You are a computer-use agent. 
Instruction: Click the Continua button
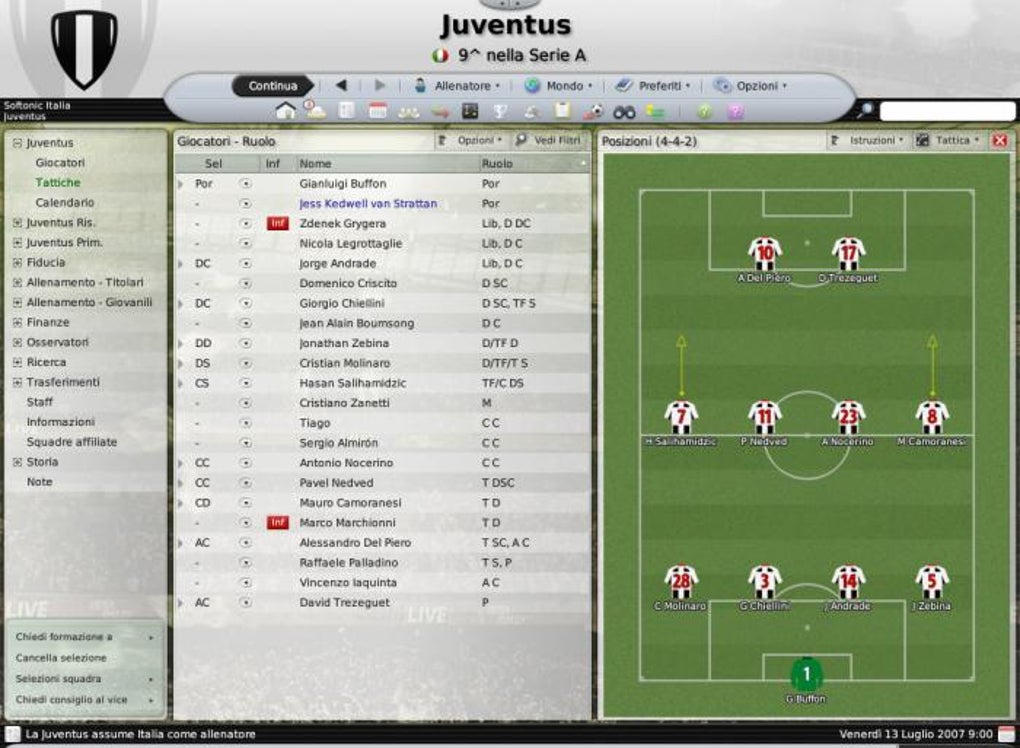coord(272,86)
